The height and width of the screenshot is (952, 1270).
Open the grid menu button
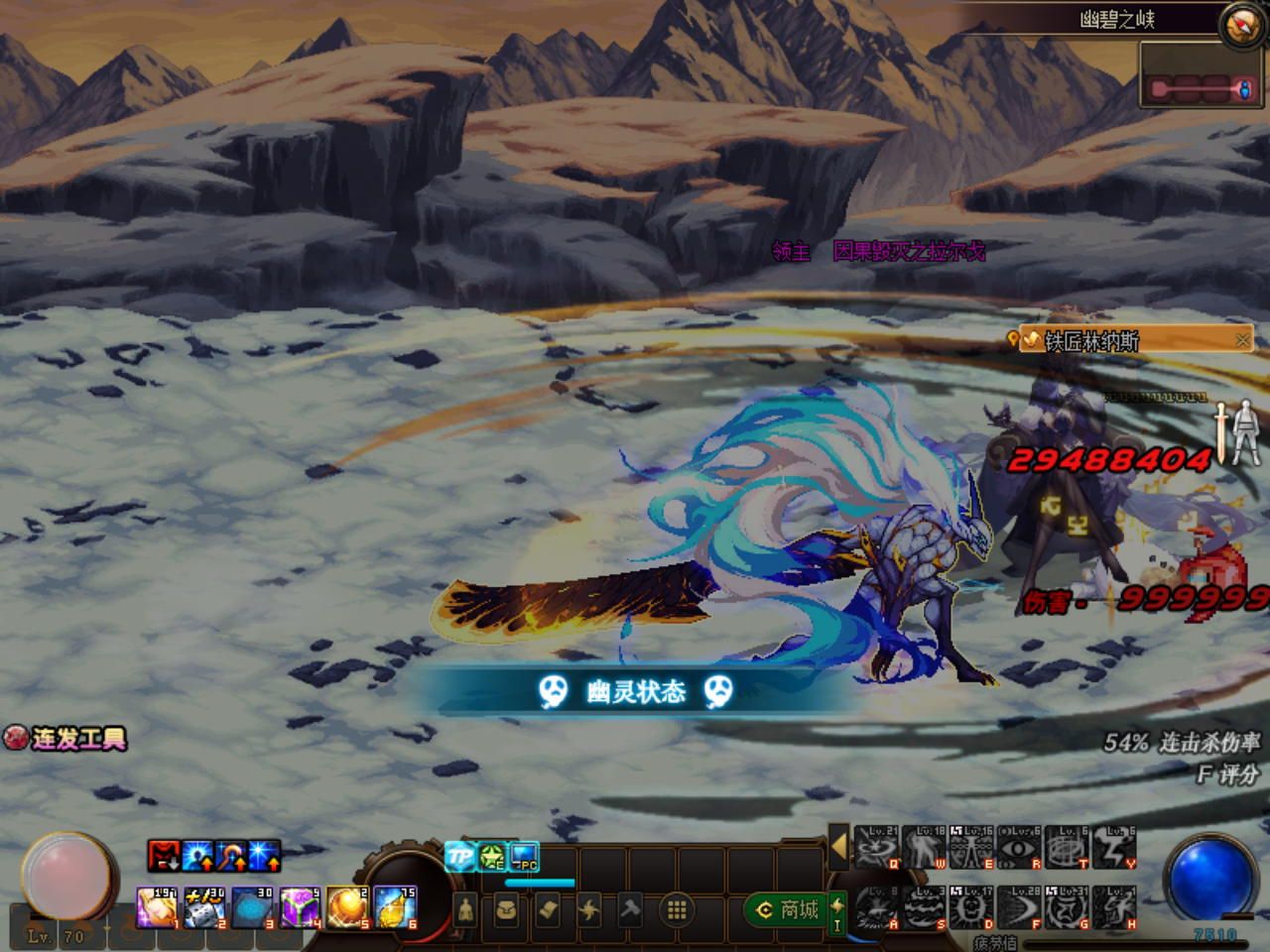677,909
